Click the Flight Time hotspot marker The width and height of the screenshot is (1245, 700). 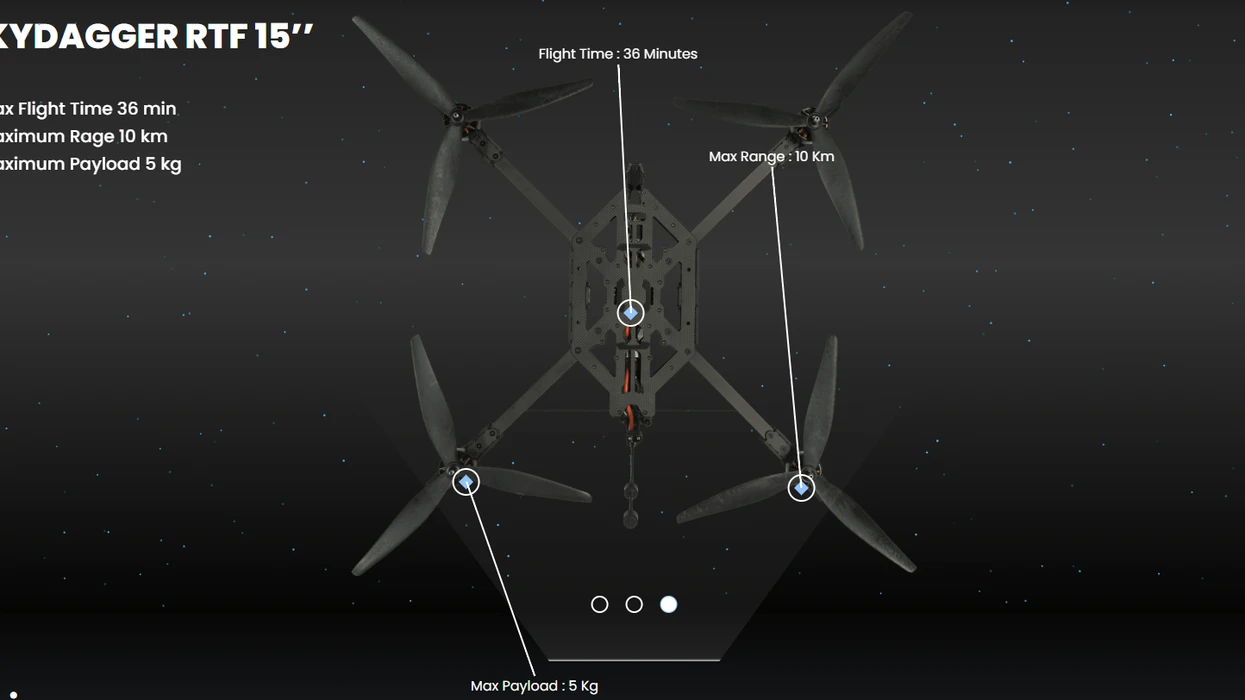630,313
